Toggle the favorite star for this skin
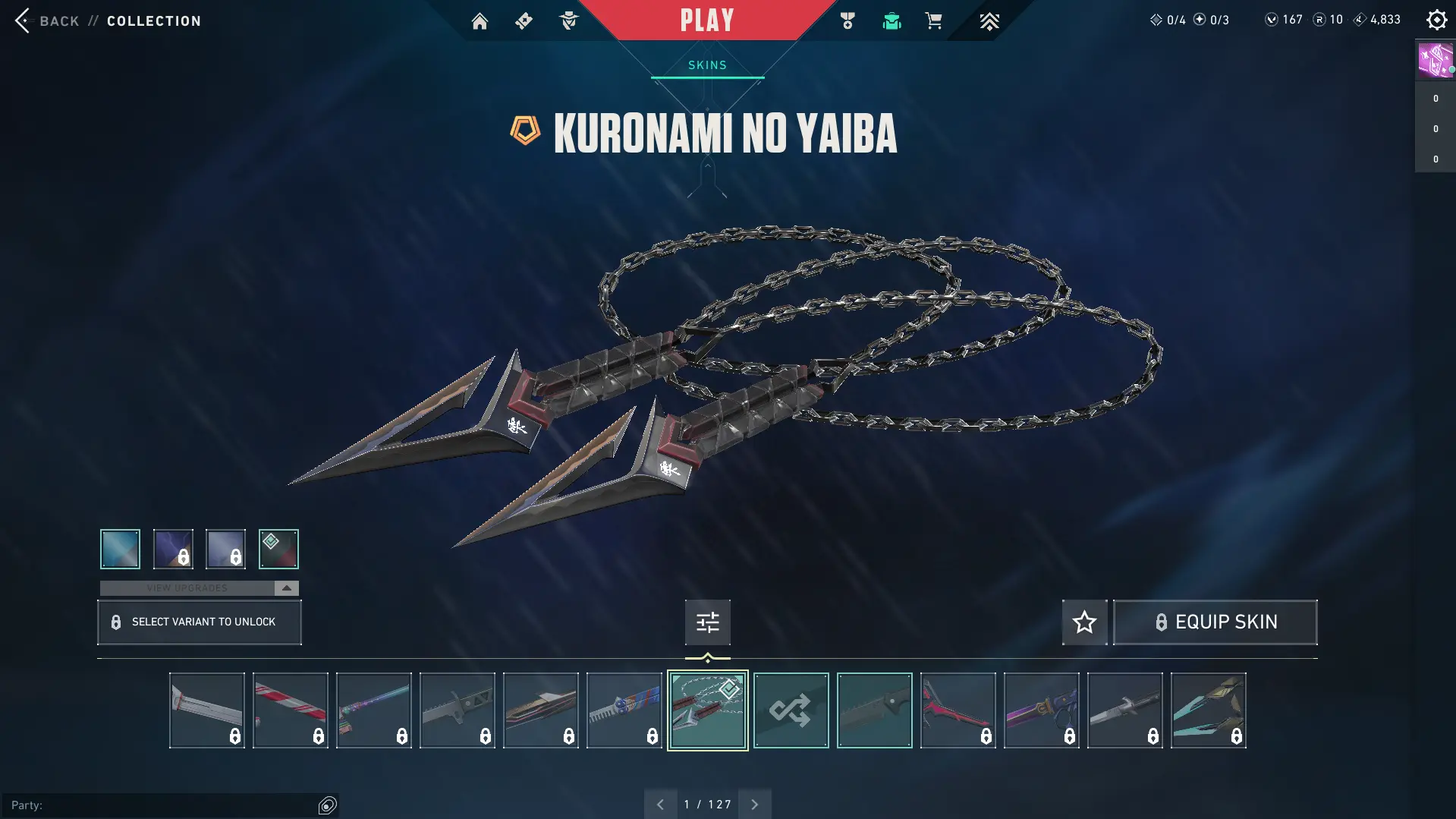Screen dimensions: 1456x819 coord(1084,622)
